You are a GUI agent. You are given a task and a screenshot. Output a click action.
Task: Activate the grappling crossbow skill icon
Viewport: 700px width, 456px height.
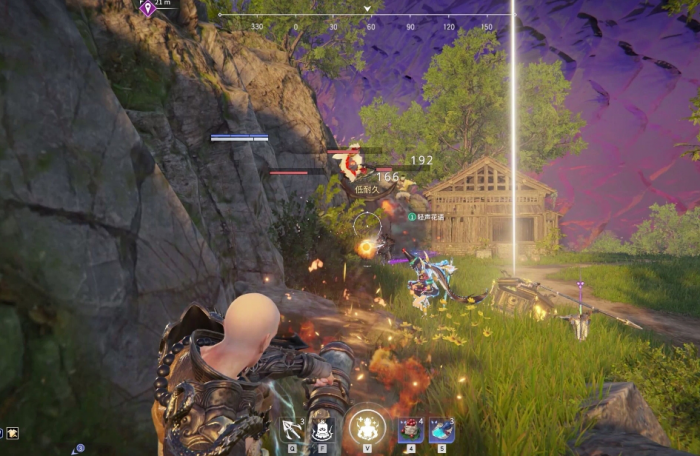point(292,430)
